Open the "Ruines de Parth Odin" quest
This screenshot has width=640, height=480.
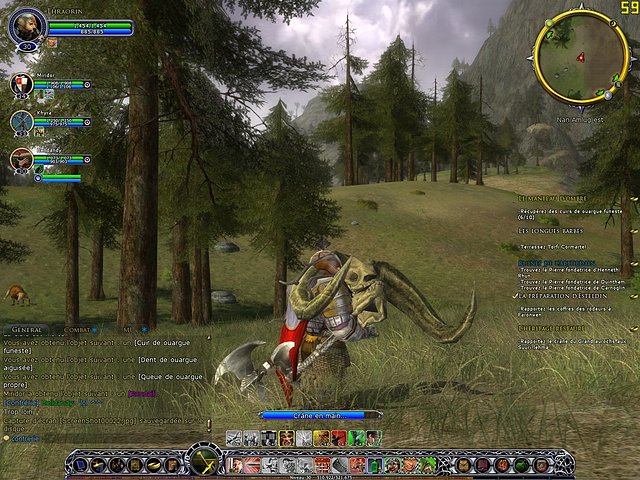point(555,263)
